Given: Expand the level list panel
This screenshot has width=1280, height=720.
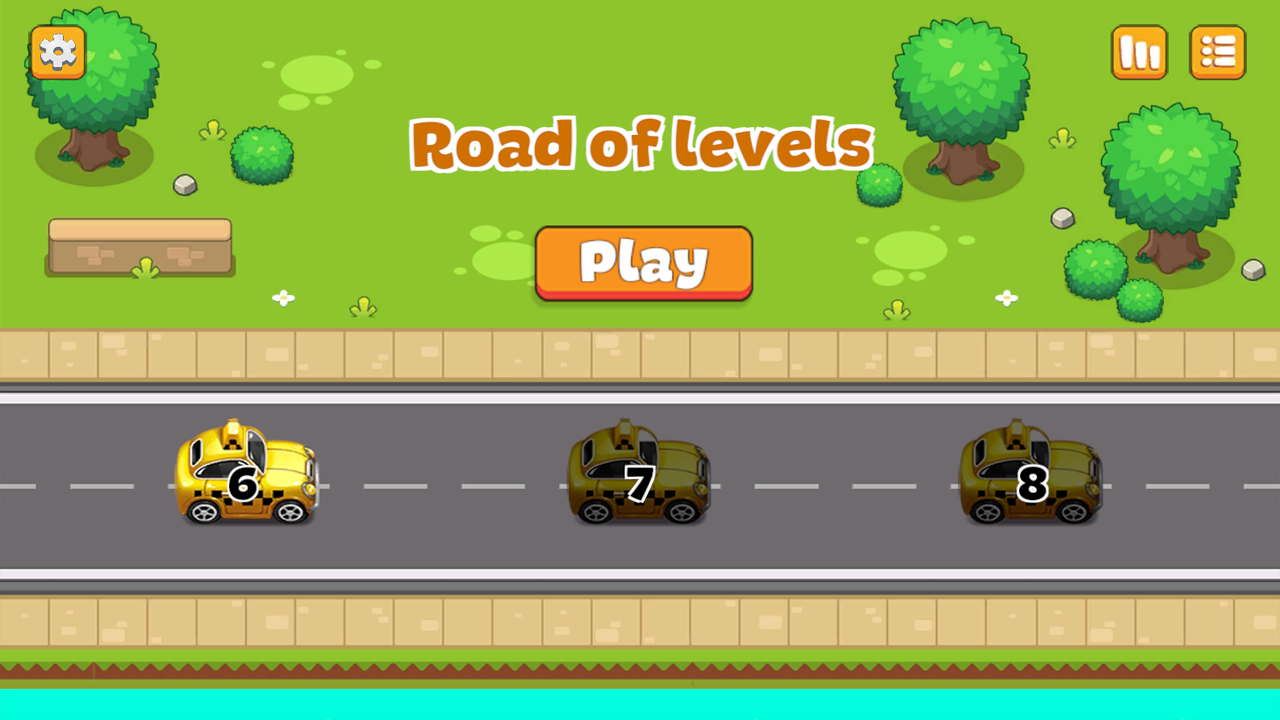Looking at the screenshot, I should pyautogui.click(x=1218, y=51).
